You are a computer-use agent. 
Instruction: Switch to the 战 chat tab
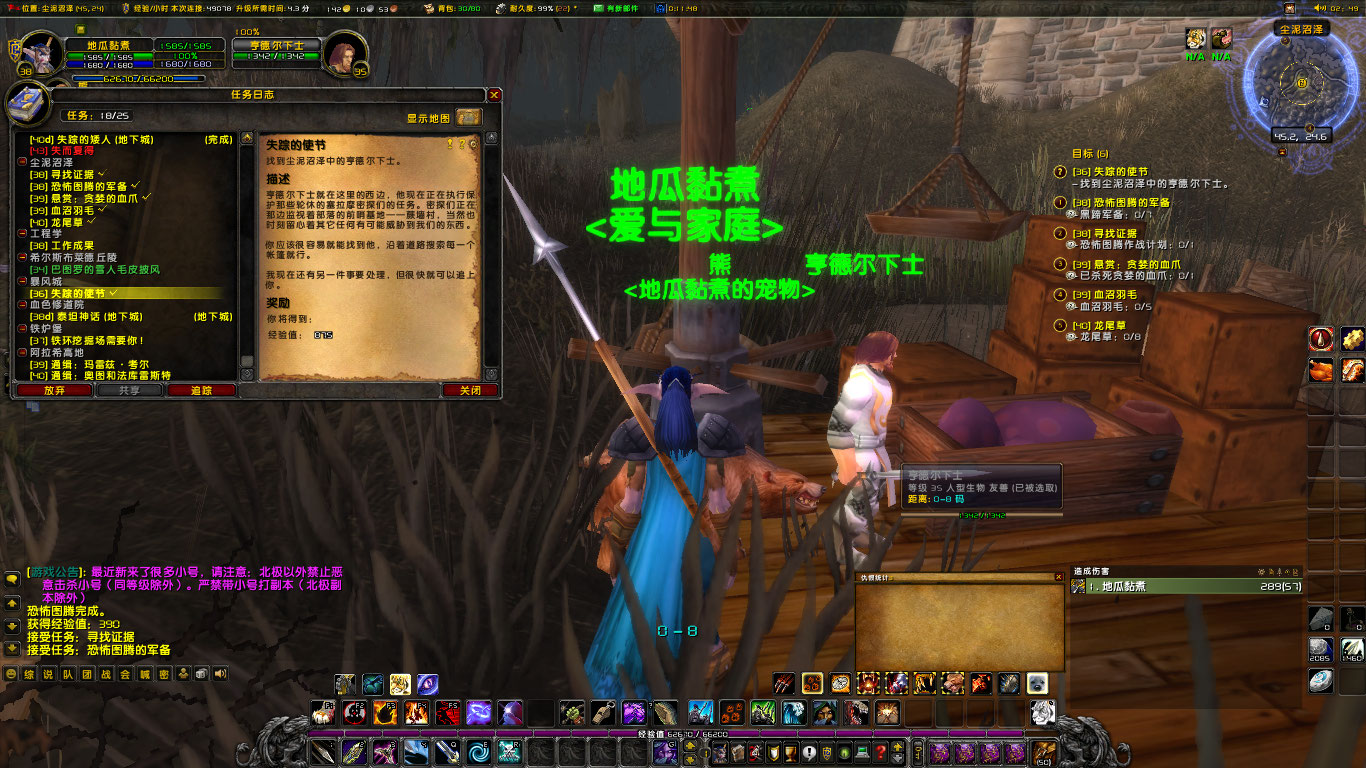coord(103,674)
